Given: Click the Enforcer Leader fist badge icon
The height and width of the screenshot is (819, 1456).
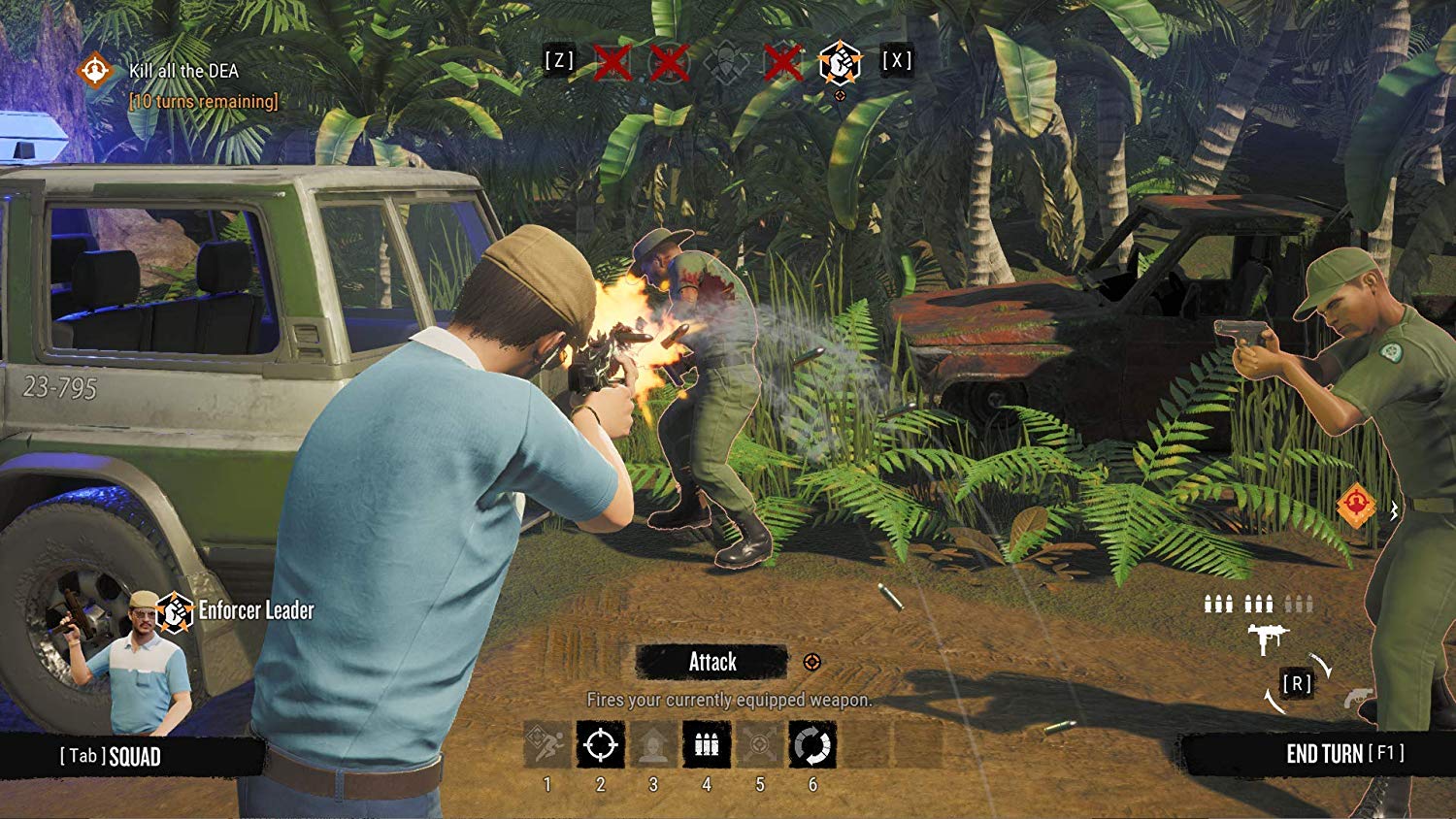Looking at the screenshot, I should coord(175,612).
